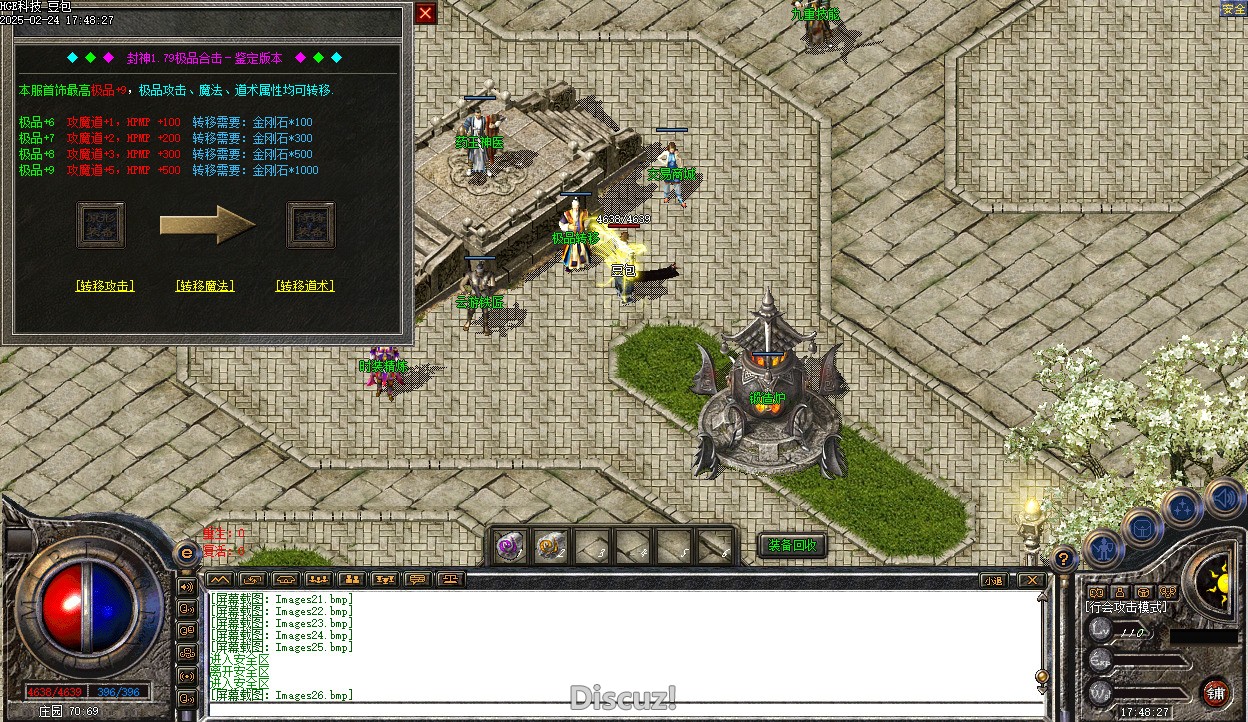1248x722 pixels.
Task: Choose the 转移魔法 option
Action: coord(205,286)
